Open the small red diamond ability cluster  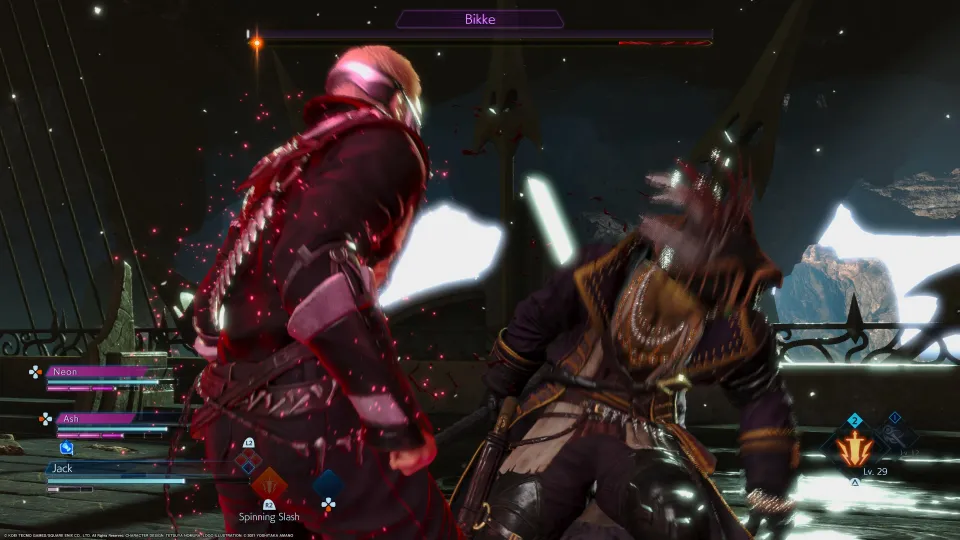coord(248,461)
